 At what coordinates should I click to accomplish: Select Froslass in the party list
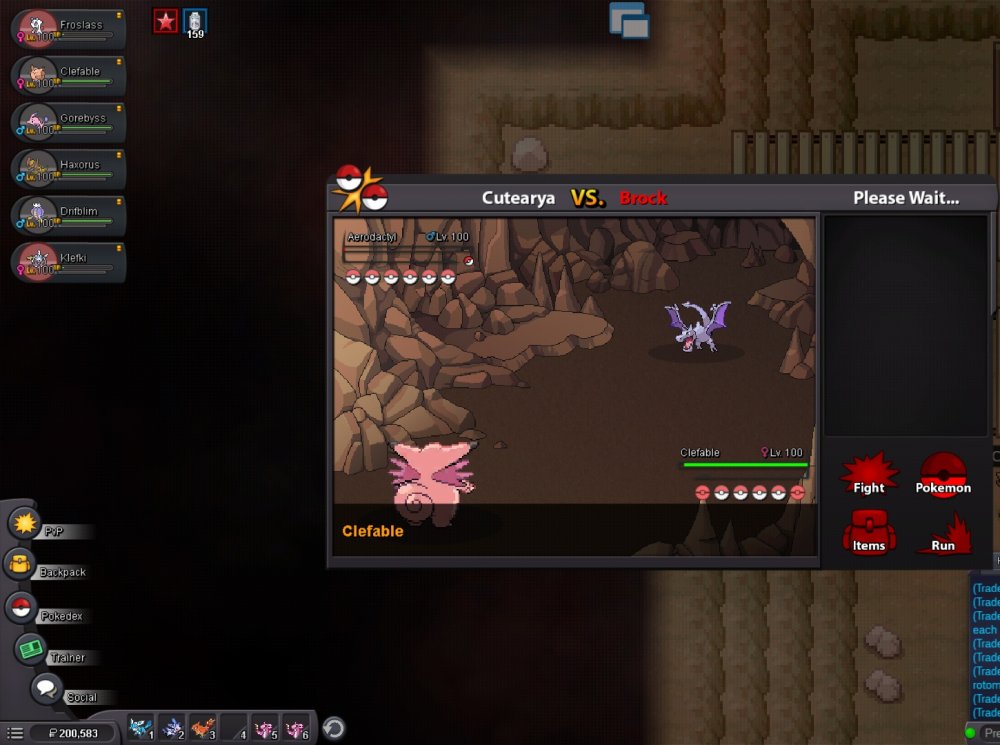(x=68, y=28)
